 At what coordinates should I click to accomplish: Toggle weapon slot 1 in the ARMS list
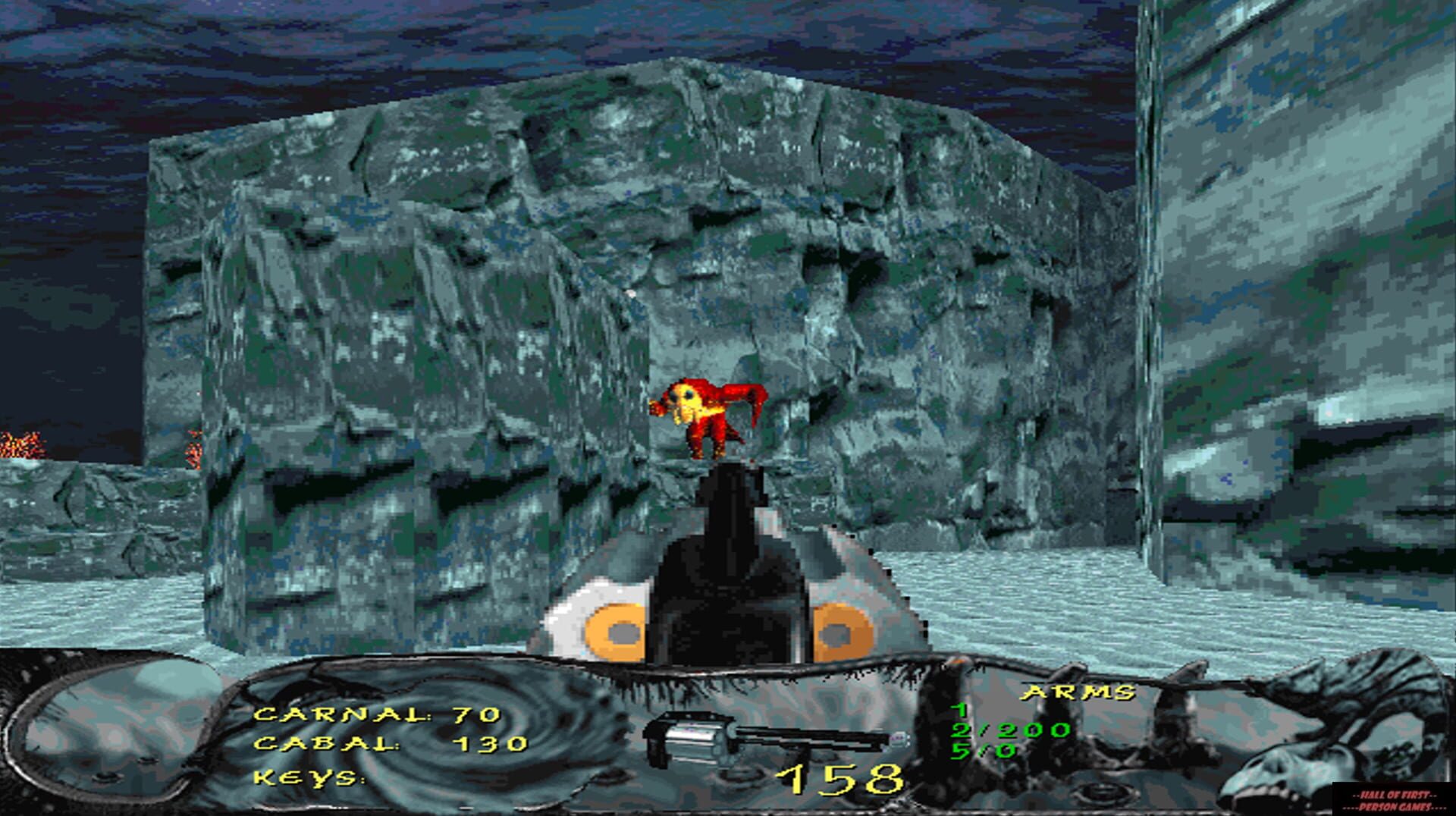point(960,709)
